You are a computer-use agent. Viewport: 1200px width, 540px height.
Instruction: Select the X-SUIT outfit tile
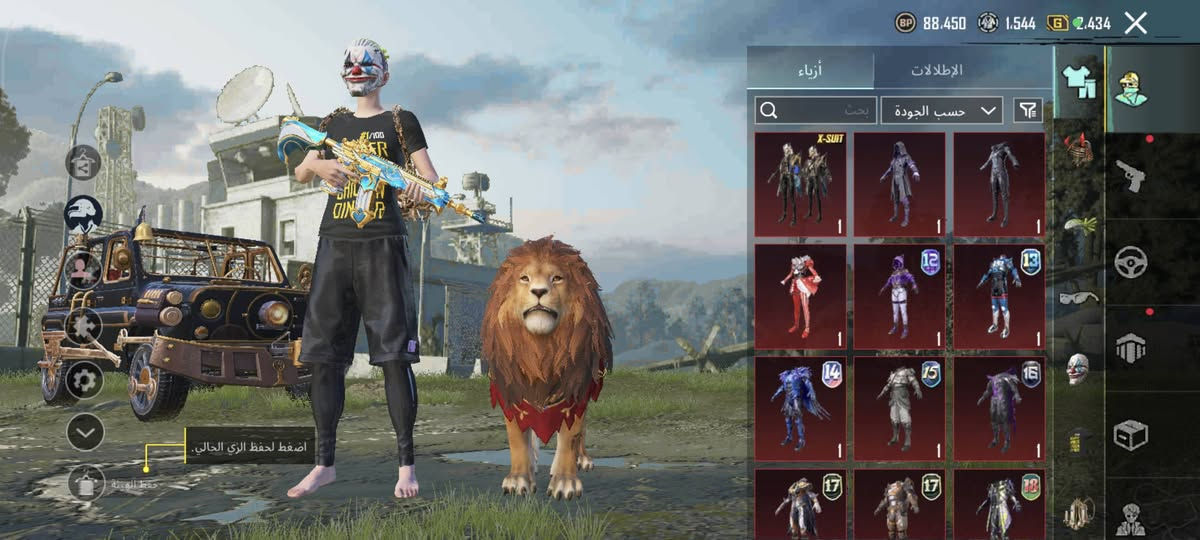(800, 184)
